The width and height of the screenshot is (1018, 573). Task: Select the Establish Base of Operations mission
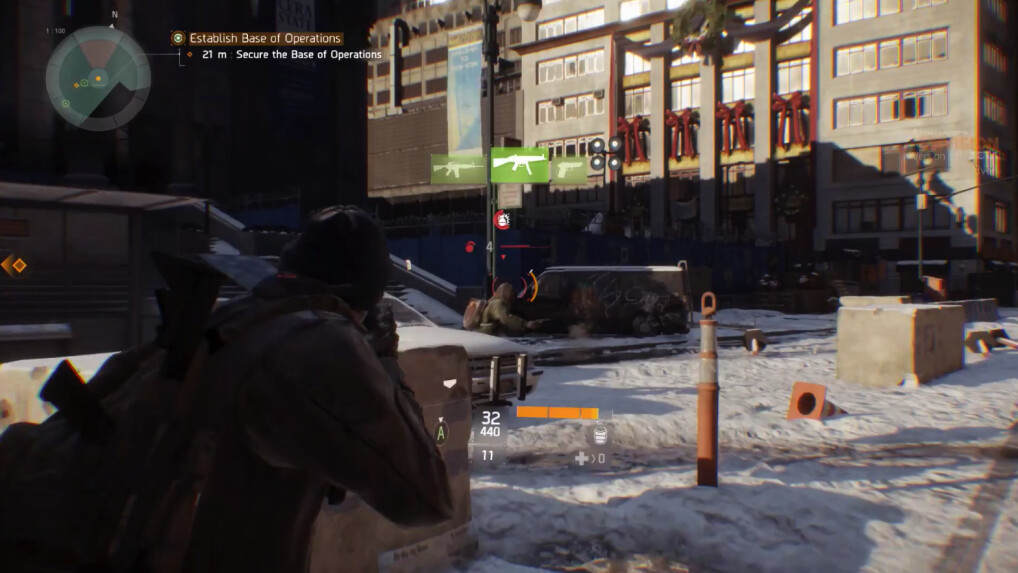pyautogui.click(x=265, y=39)
